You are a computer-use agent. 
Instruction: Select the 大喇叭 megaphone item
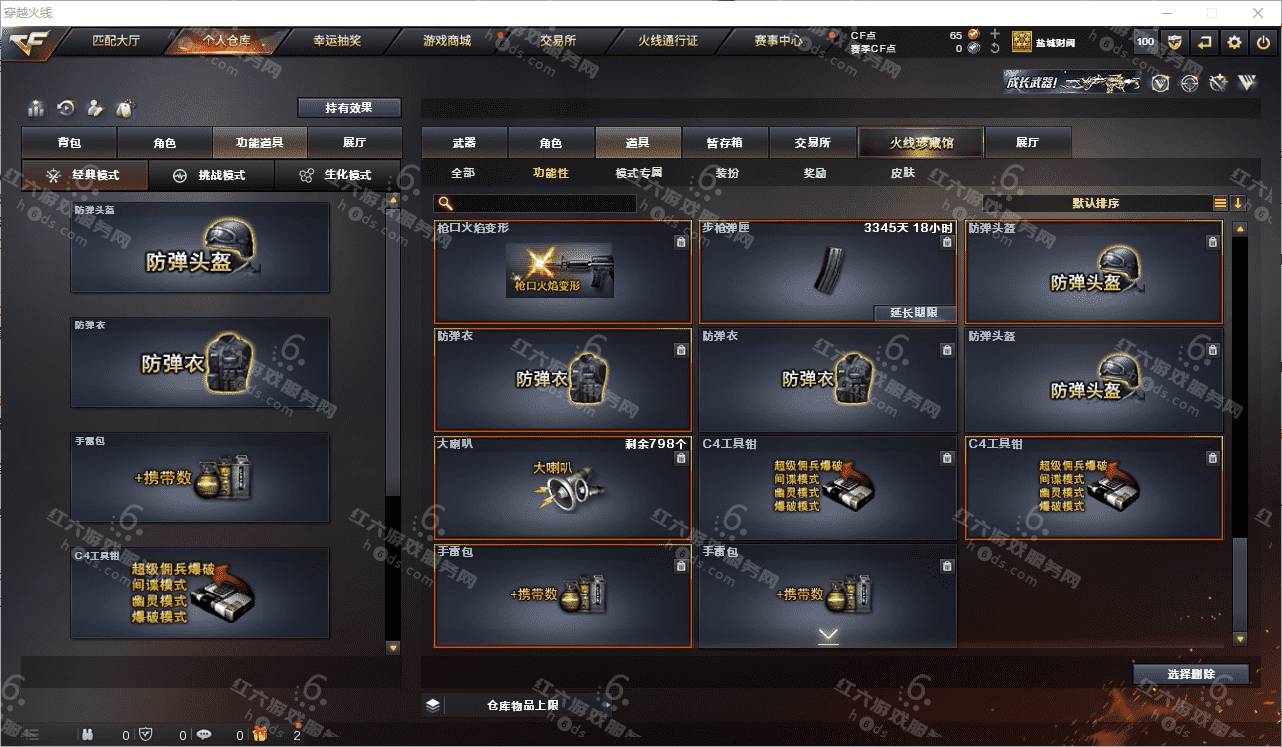[563, 488]
